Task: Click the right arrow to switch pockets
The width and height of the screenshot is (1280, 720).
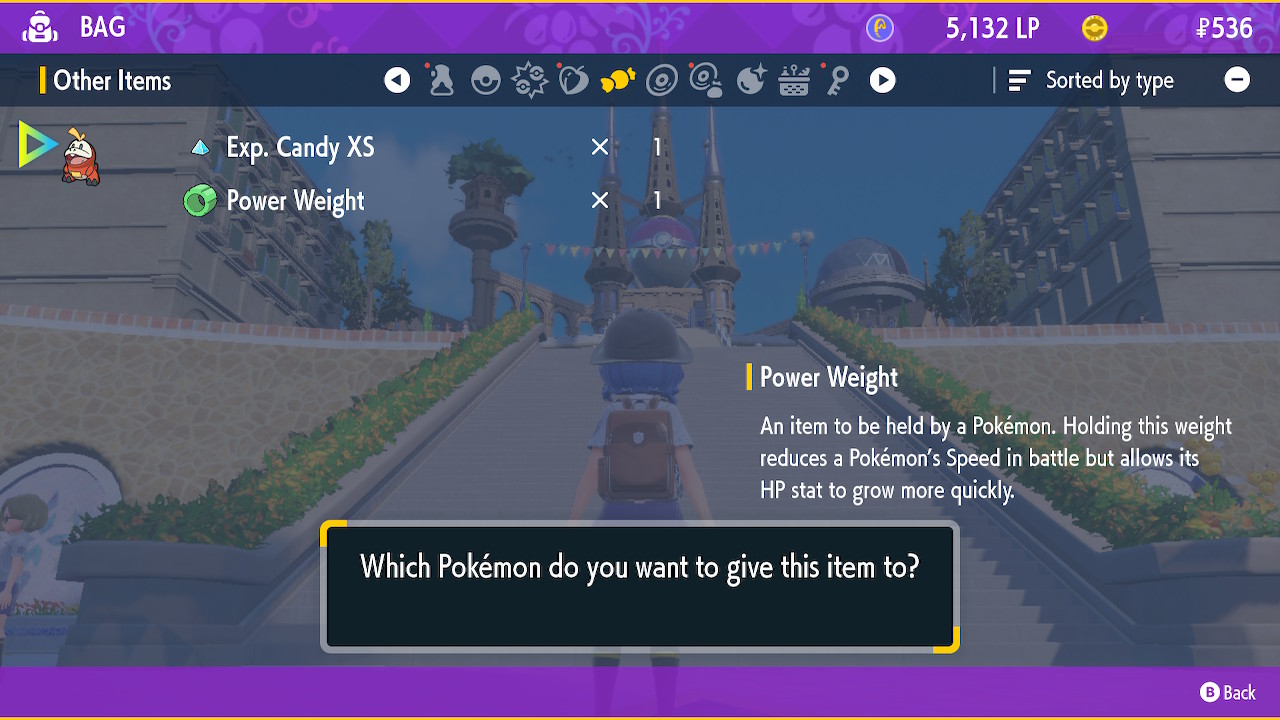Action: click(882, 79)
